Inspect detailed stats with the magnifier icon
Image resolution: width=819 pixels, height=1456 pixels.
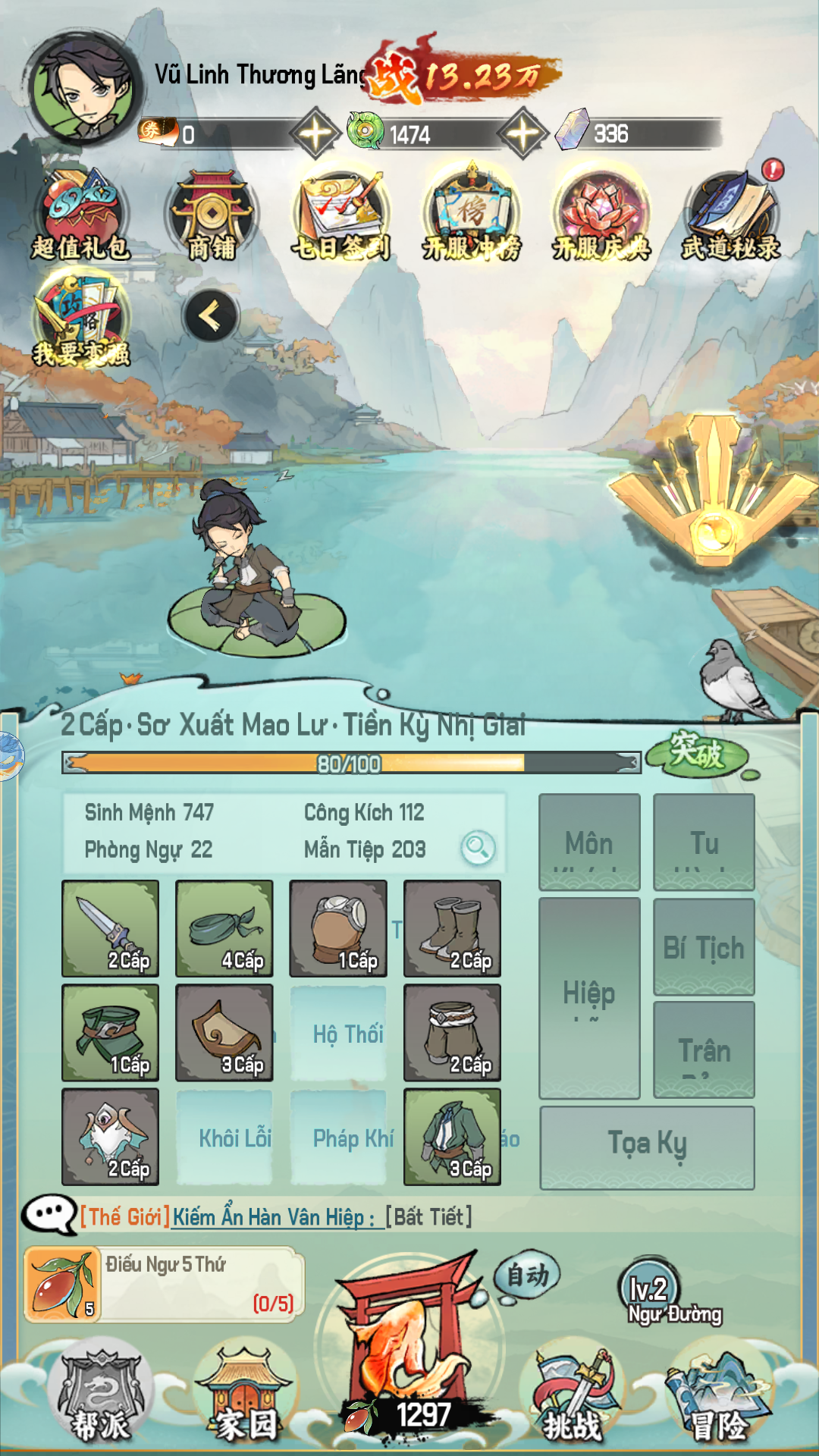[x=478, y=847]
